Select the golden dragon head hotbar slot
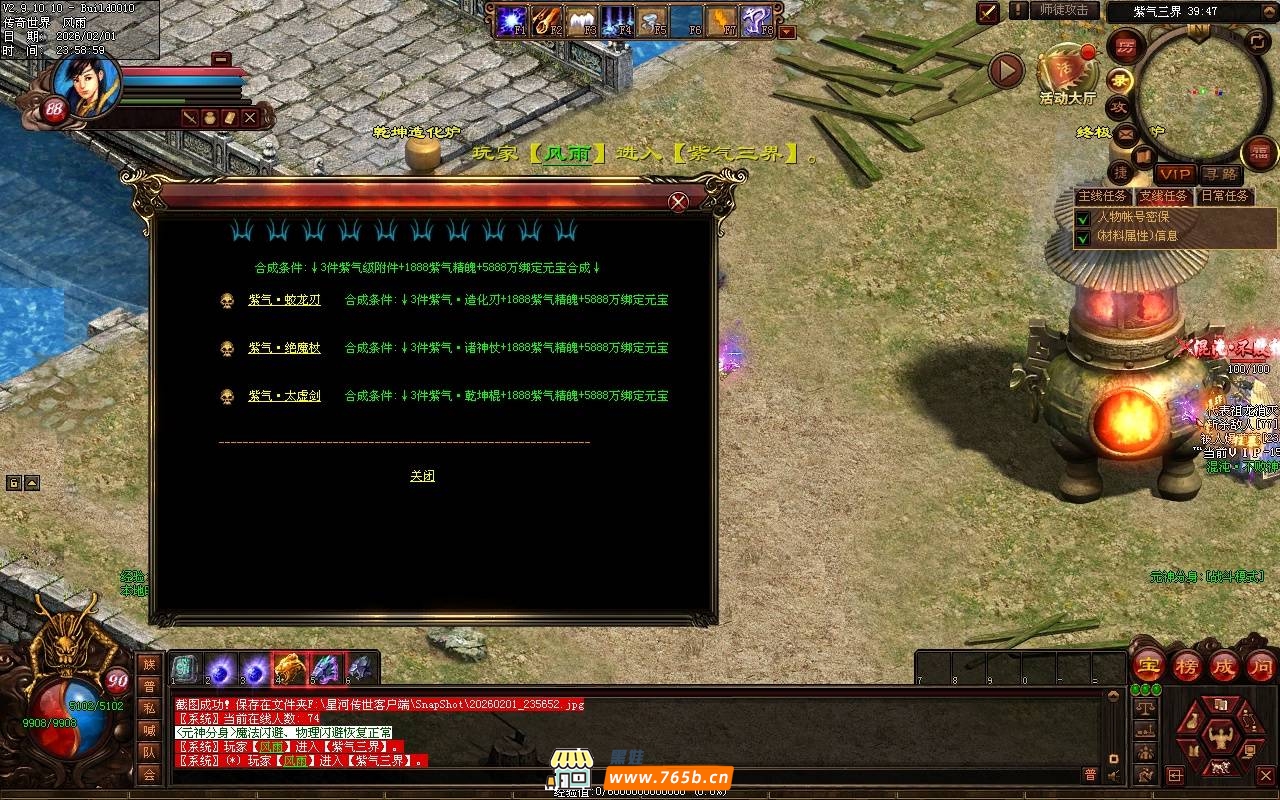The height and width of the screenshot is (800, 1280). point(289,668)
